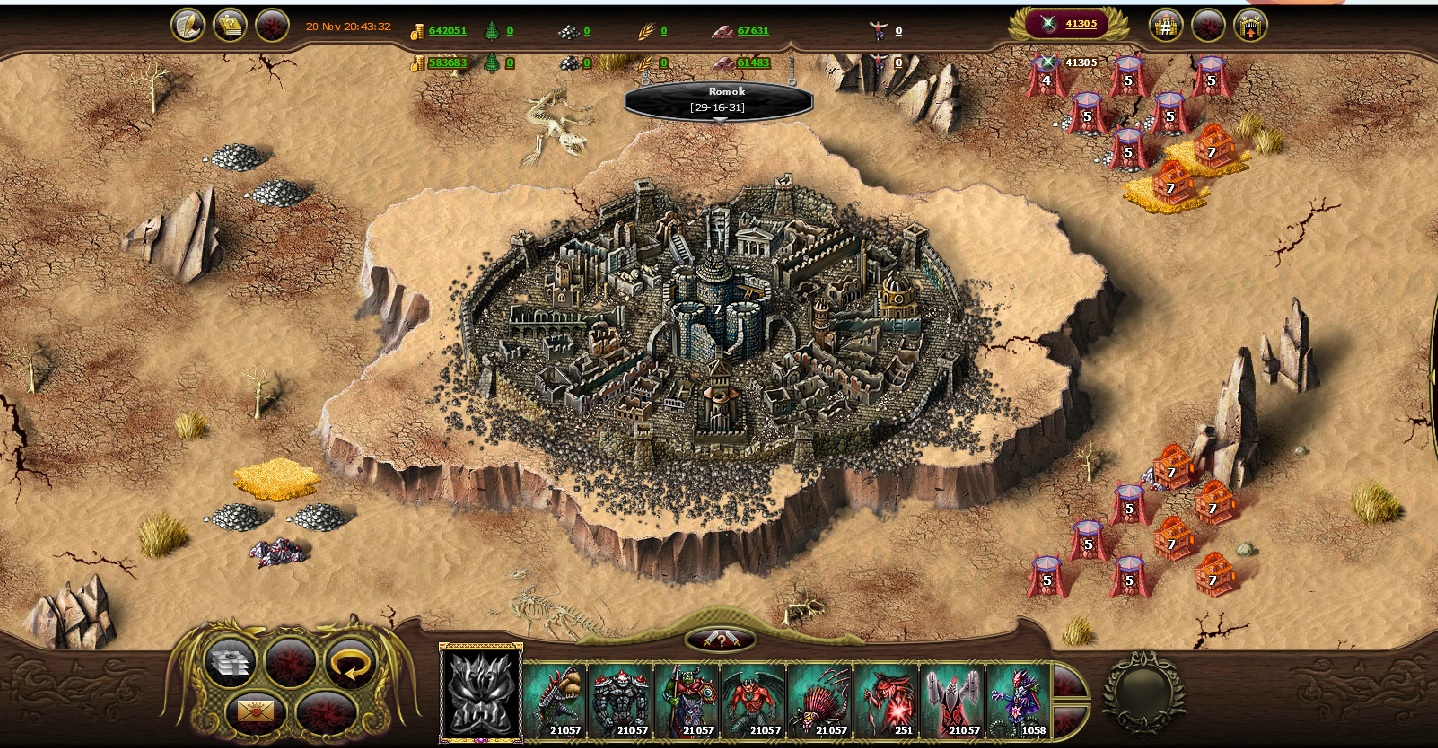Click the gold trophy cup icon

coord(230,25)
